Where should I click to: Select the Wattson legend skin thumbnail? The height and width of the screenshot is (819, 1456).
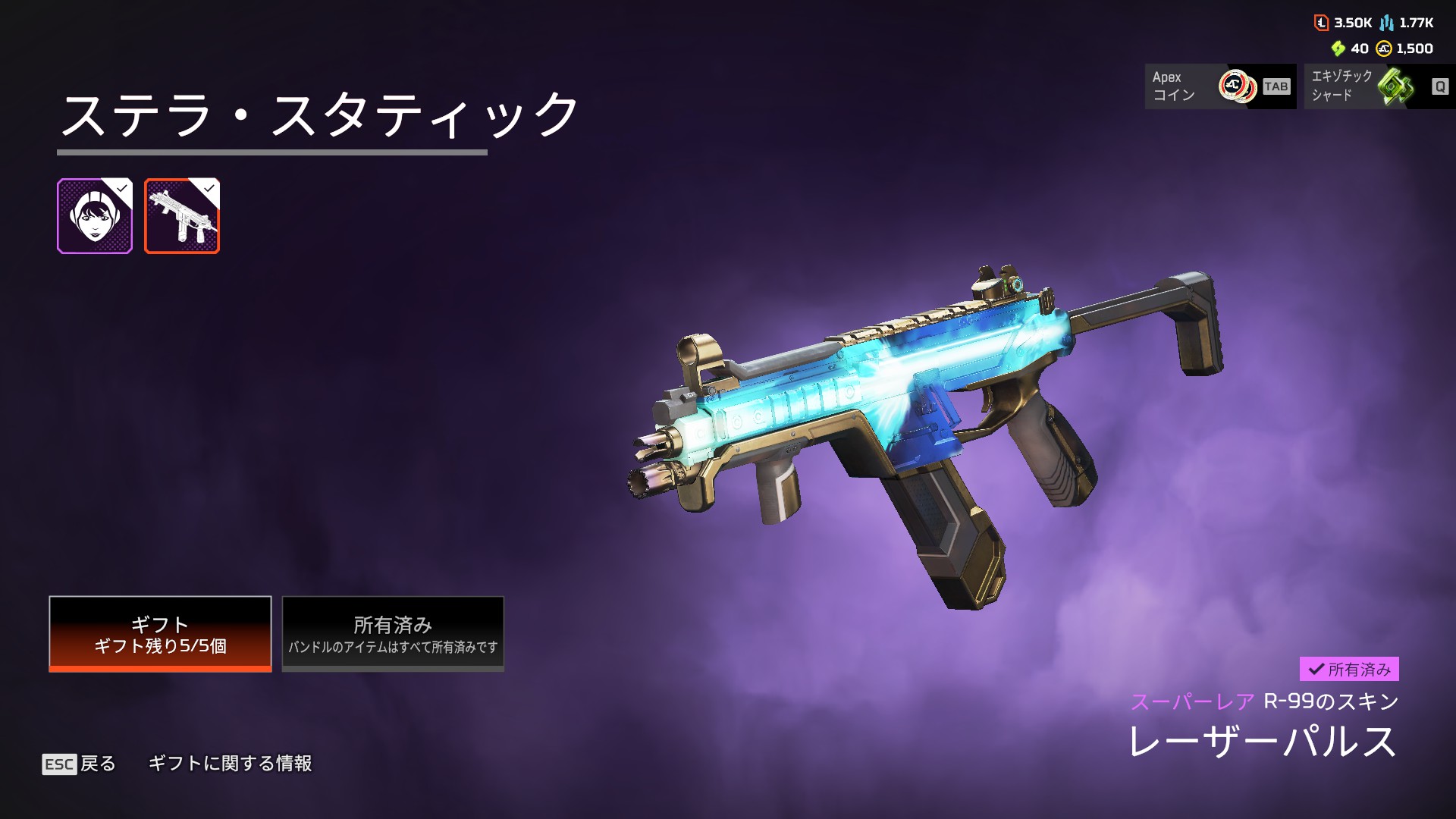click(95, 216)
